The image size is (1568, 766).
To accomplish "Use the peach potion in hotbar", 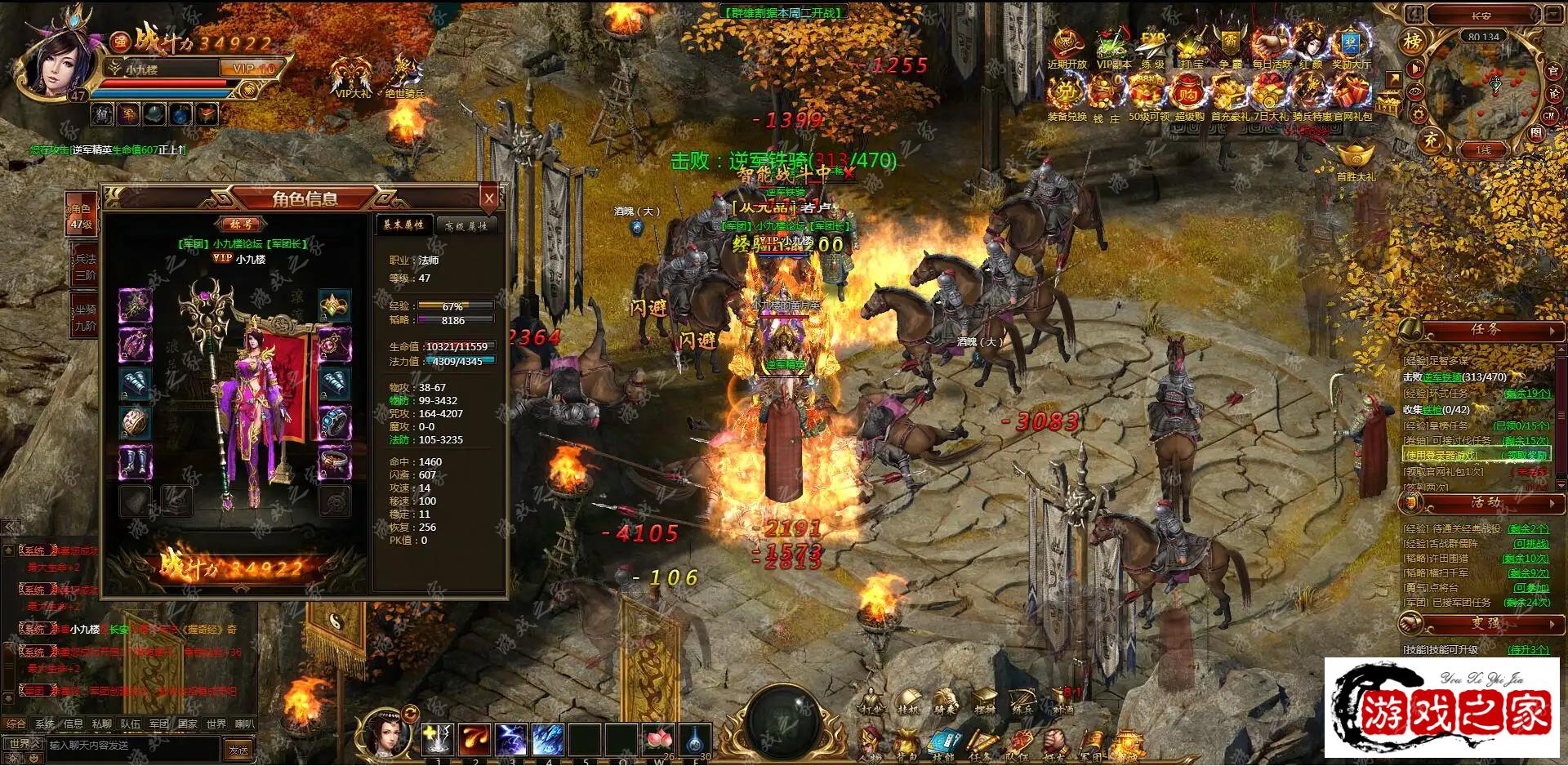I will point(658,739).
